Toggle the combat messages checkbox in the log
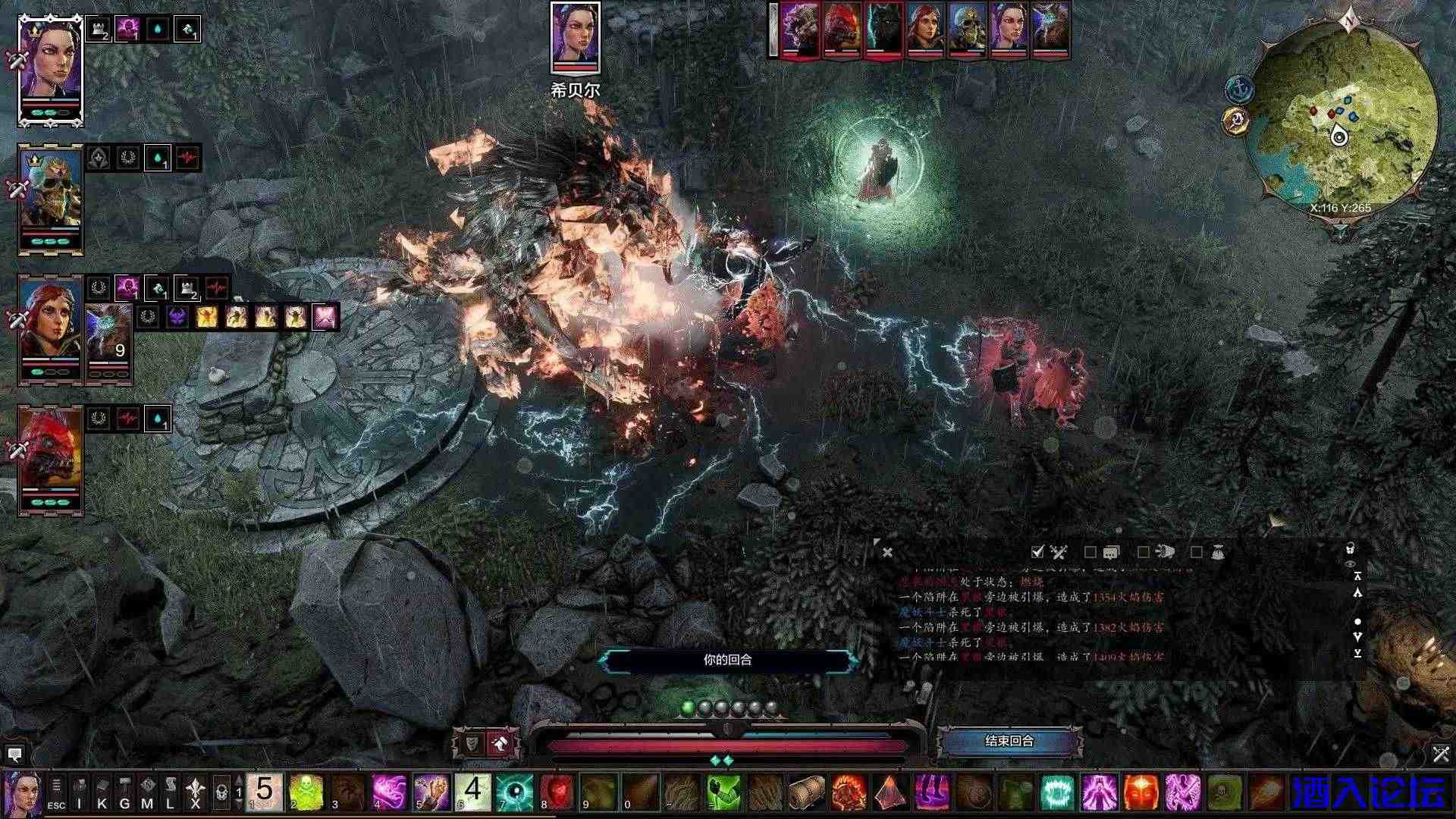 click(x=1037, y=553)
